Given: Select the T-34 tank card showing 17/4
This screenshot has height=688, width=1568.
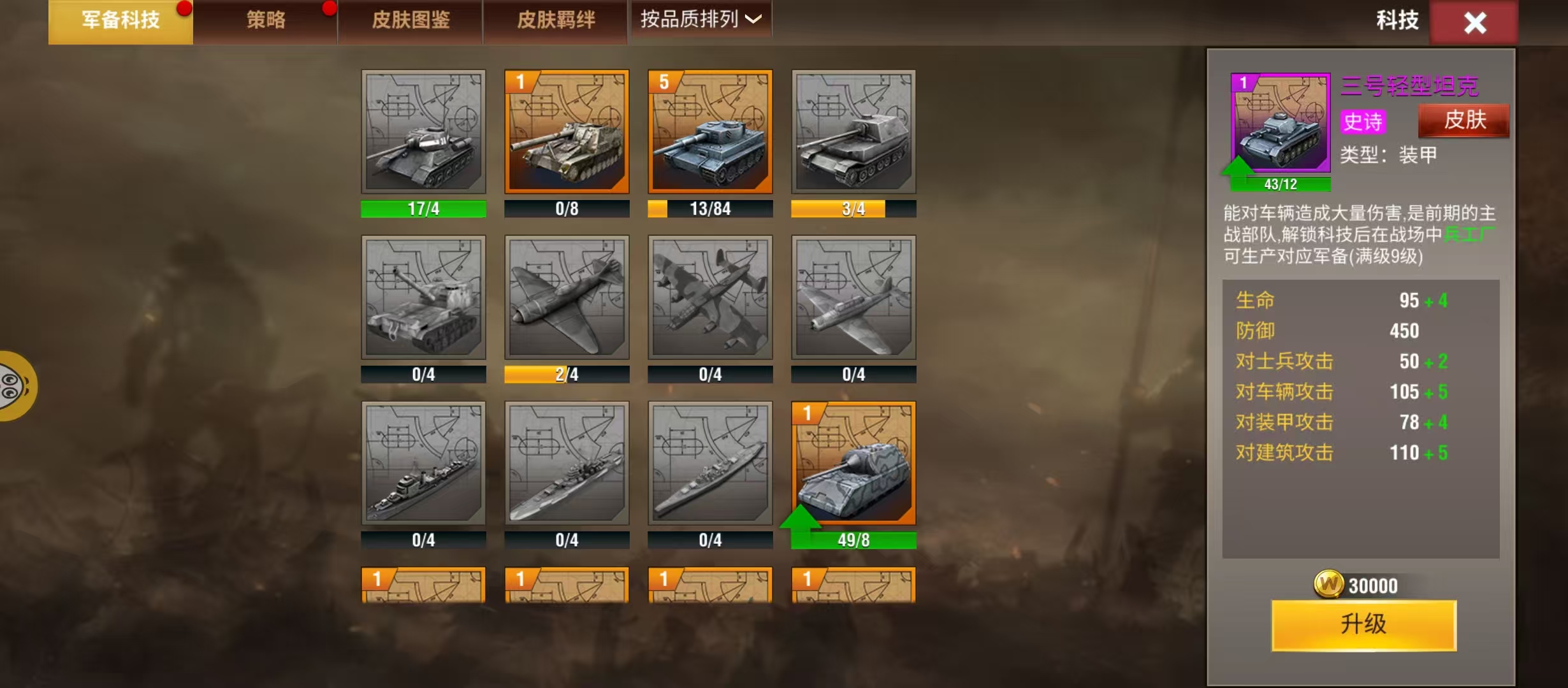Looking at the screenshot, I should point(423,132).
